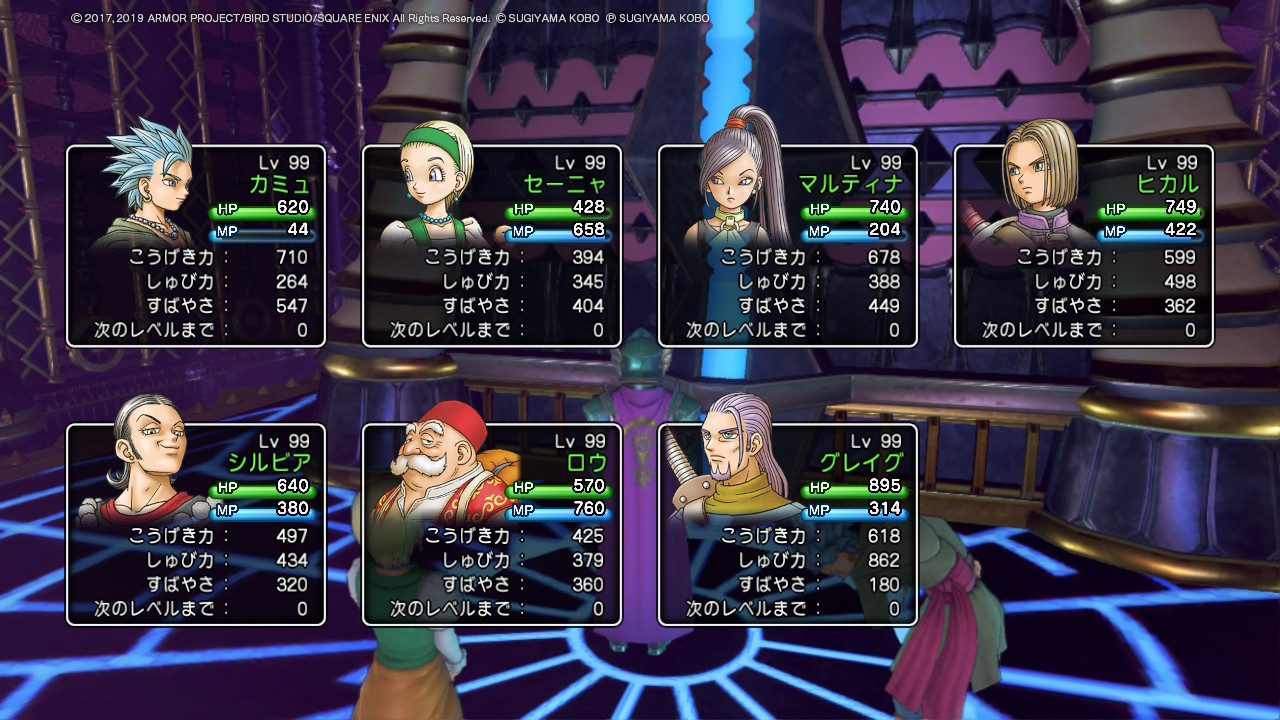Select ヒカル's party card
1280x720 pixels.
1084,246
